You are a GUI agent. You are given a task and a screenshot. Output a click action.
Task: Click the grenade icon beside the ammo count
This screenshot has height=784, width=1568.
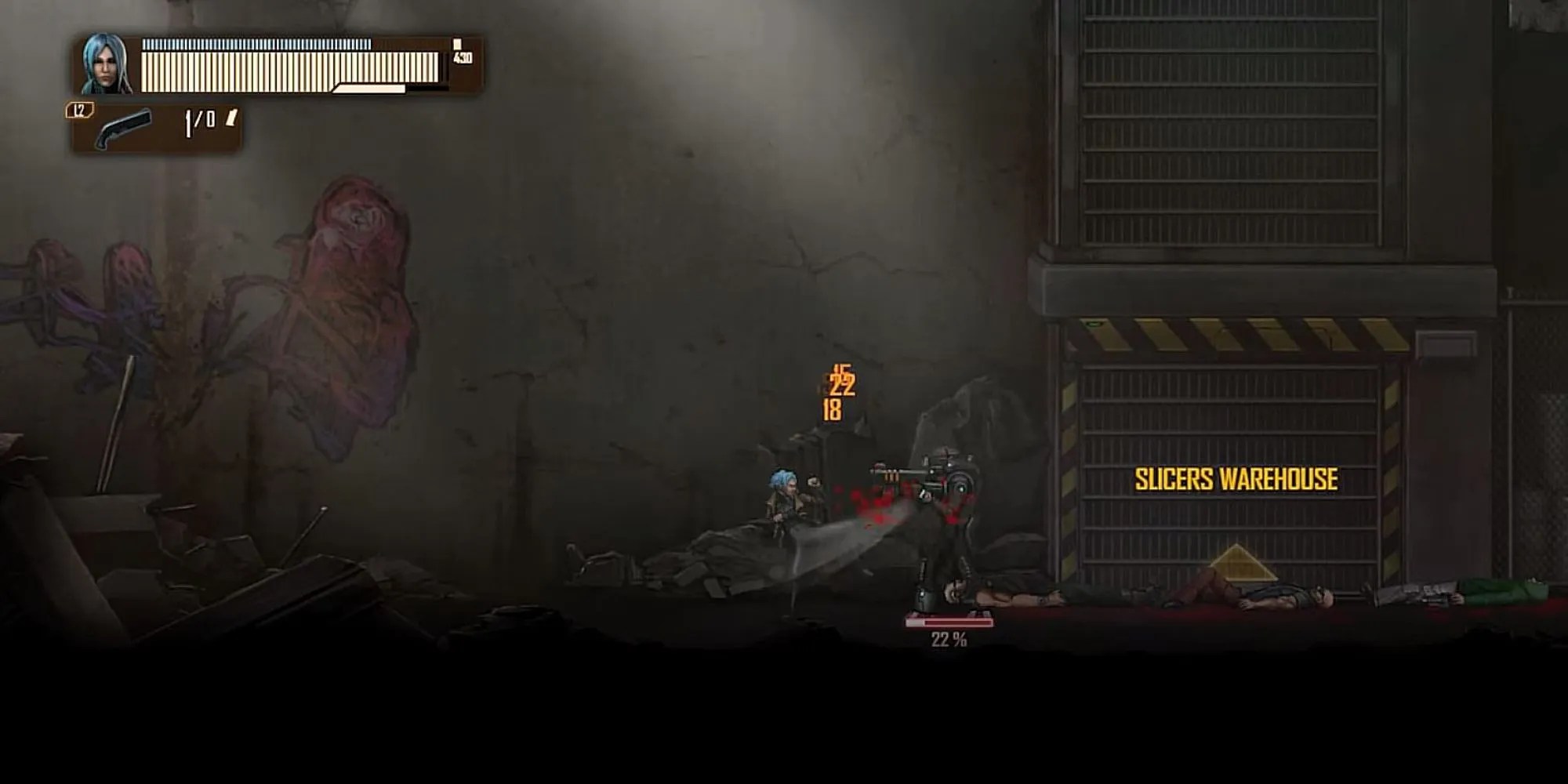pos(231,122)
